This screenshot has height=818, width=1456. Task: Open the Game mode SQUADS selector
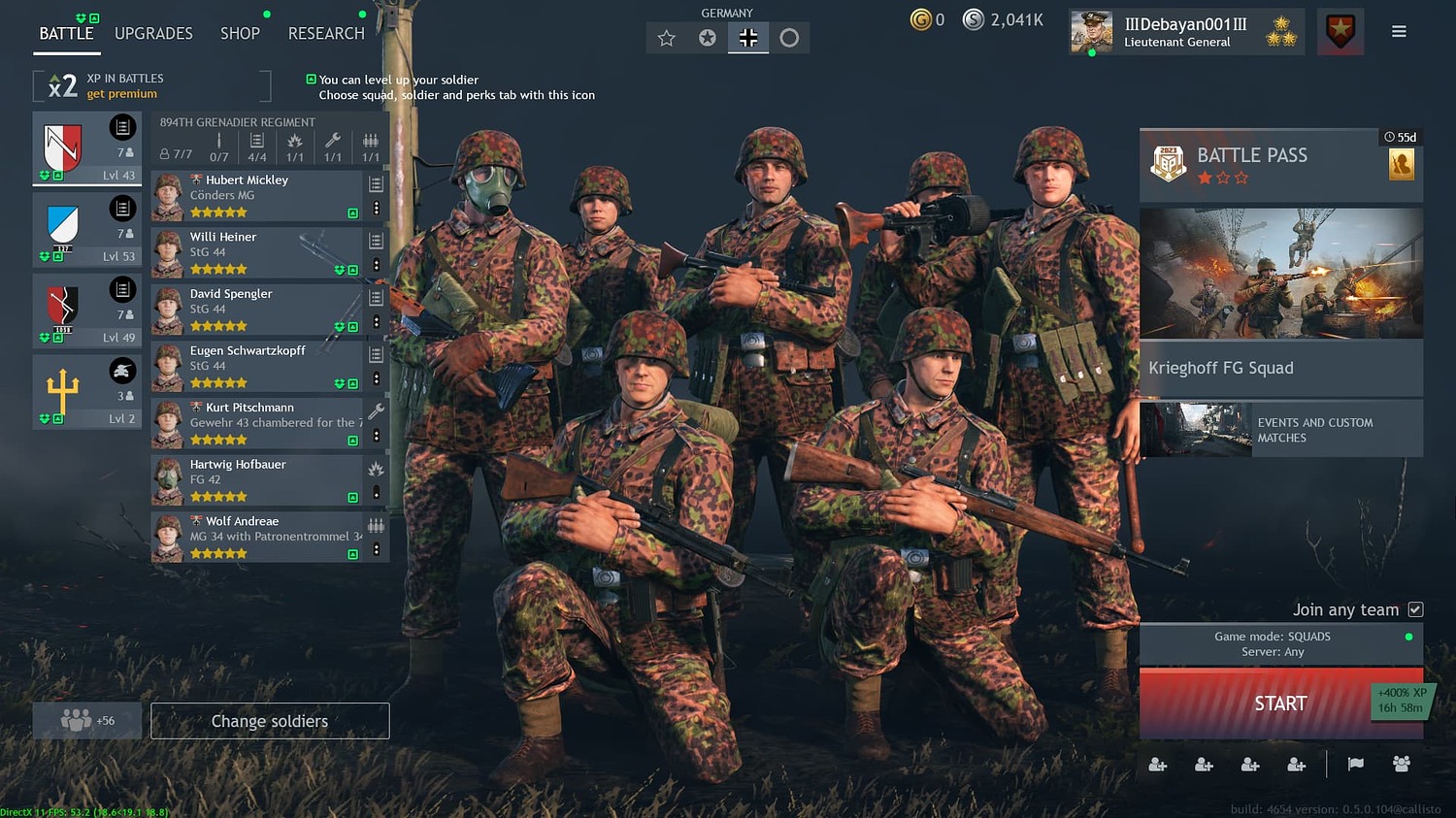coord(1281,643)
